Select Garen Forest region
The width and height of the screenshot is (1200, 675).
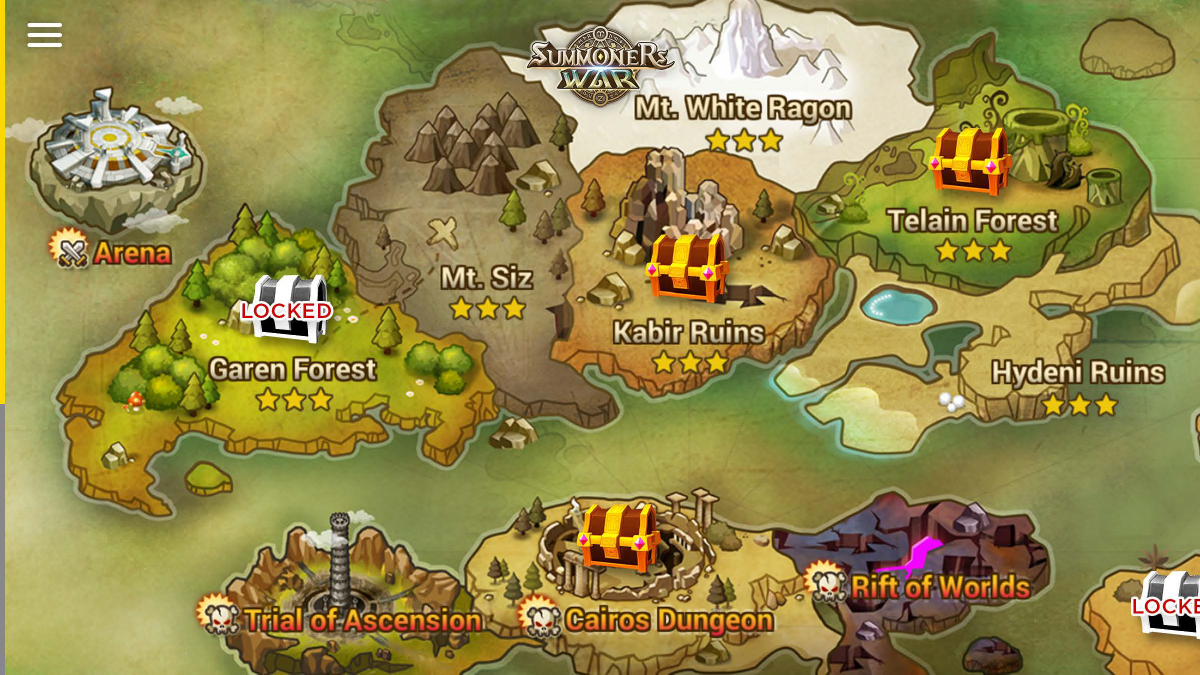tap(293, 369)
